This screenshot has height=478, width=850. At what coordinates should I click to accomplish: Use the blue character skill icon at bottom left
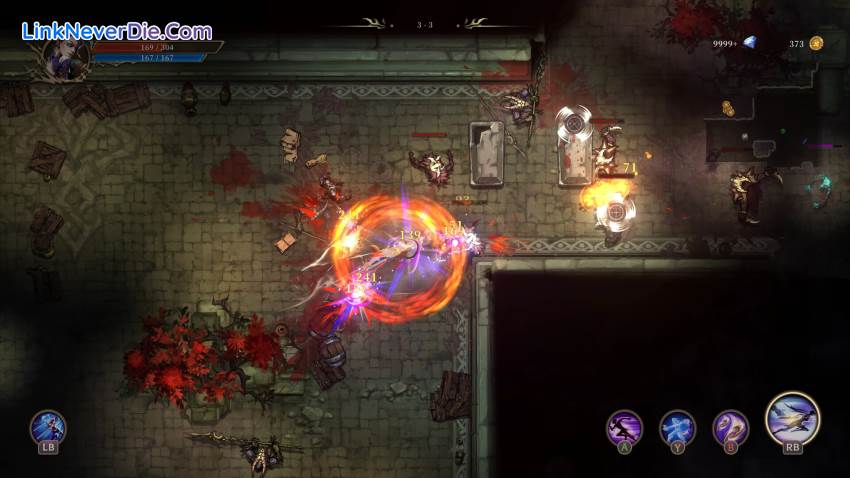click(47, 428)
